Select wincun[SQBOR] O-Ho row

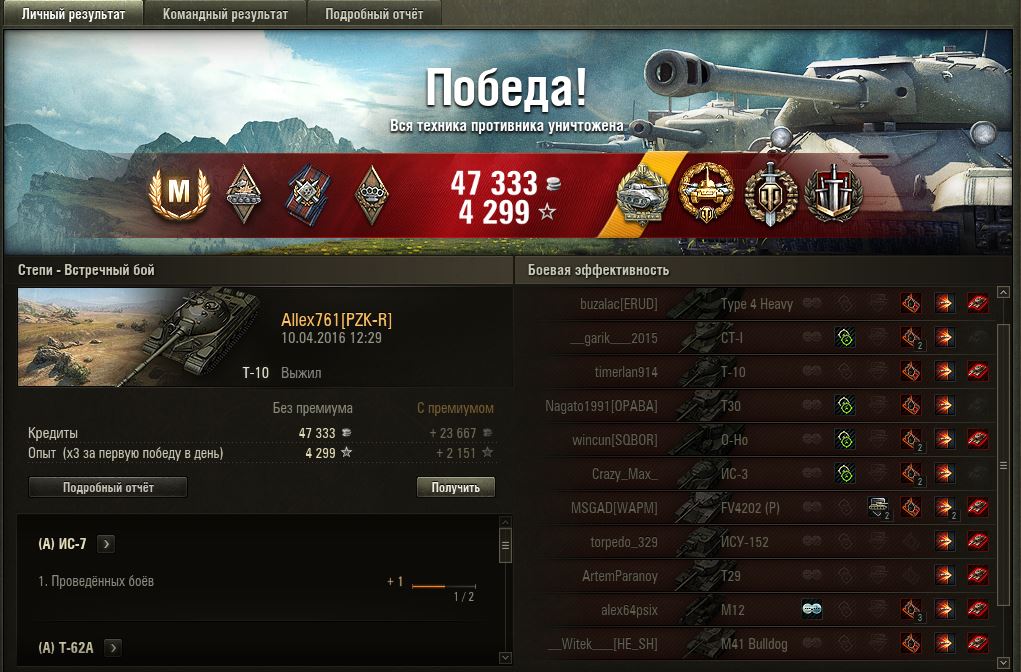(x=700, y=440)
